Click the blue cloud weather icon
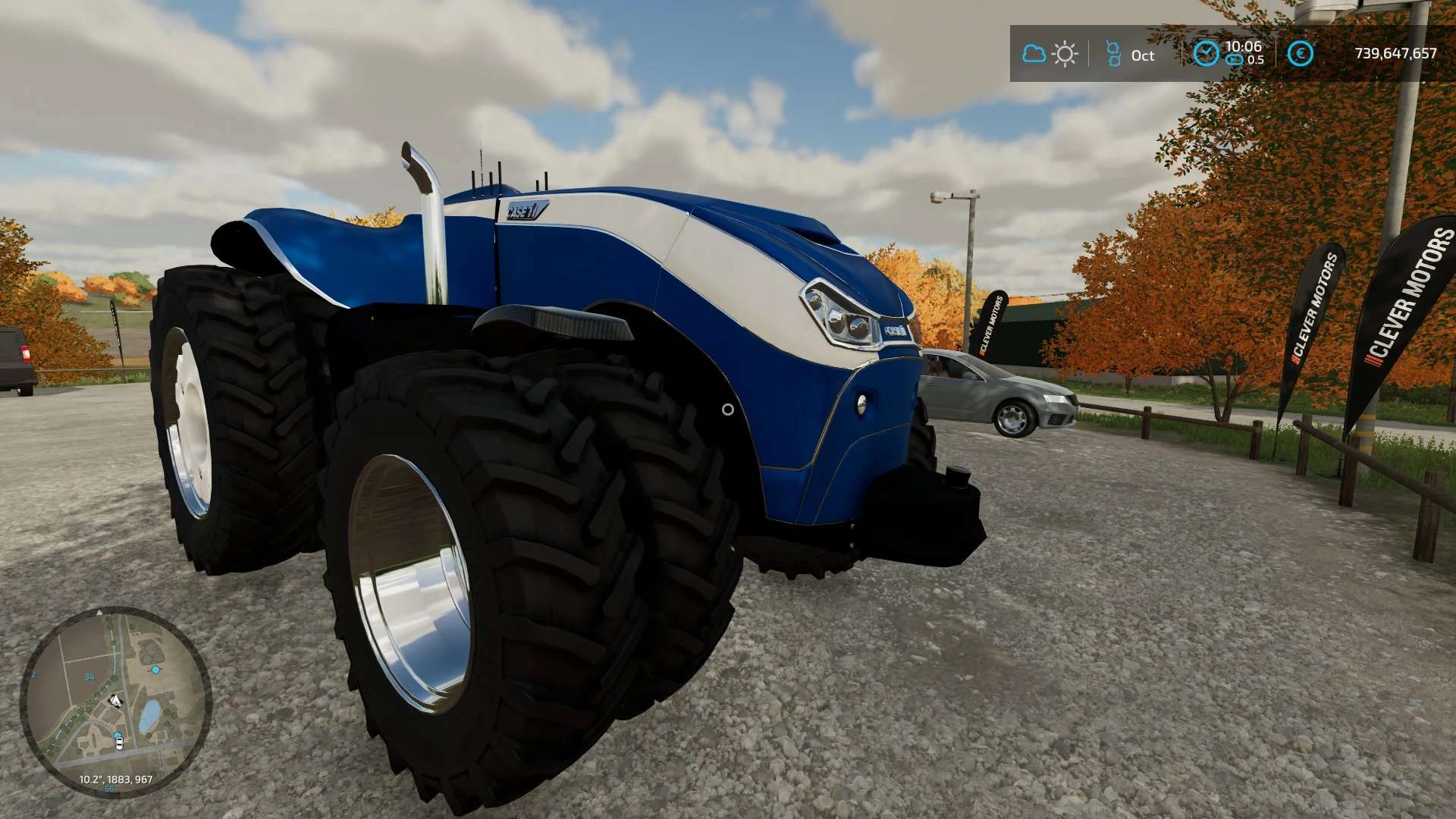The height and width of the screenshot is (819, 1456). click(x=1034, y=54)
